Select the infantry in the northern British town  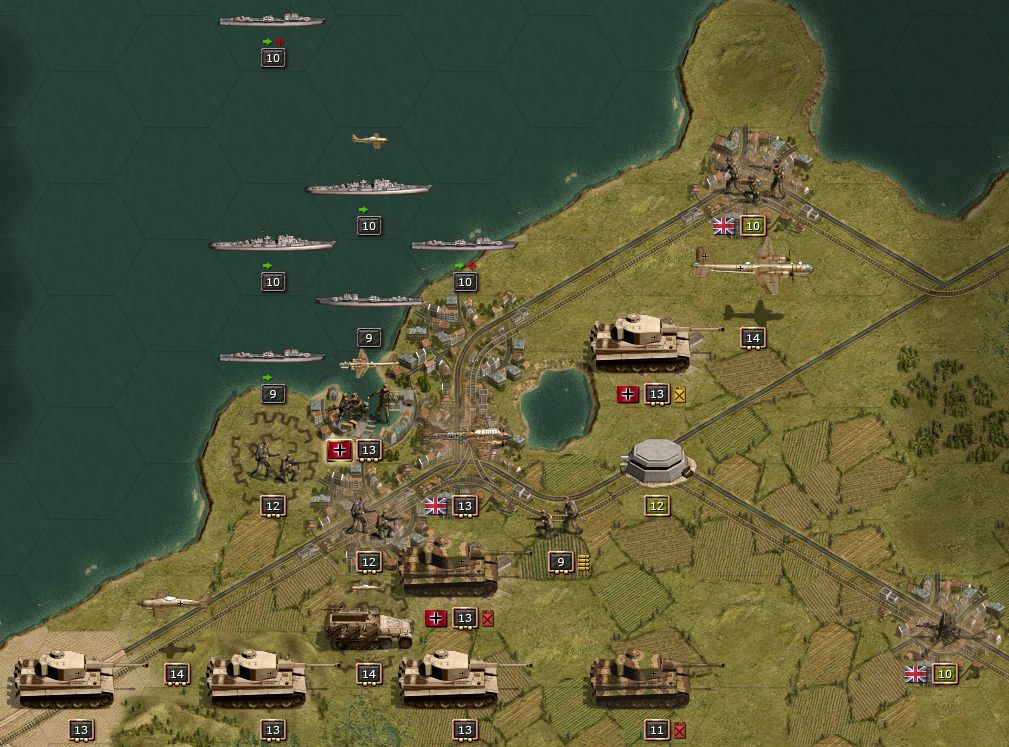pyautogui.click(x=752, y=180)
